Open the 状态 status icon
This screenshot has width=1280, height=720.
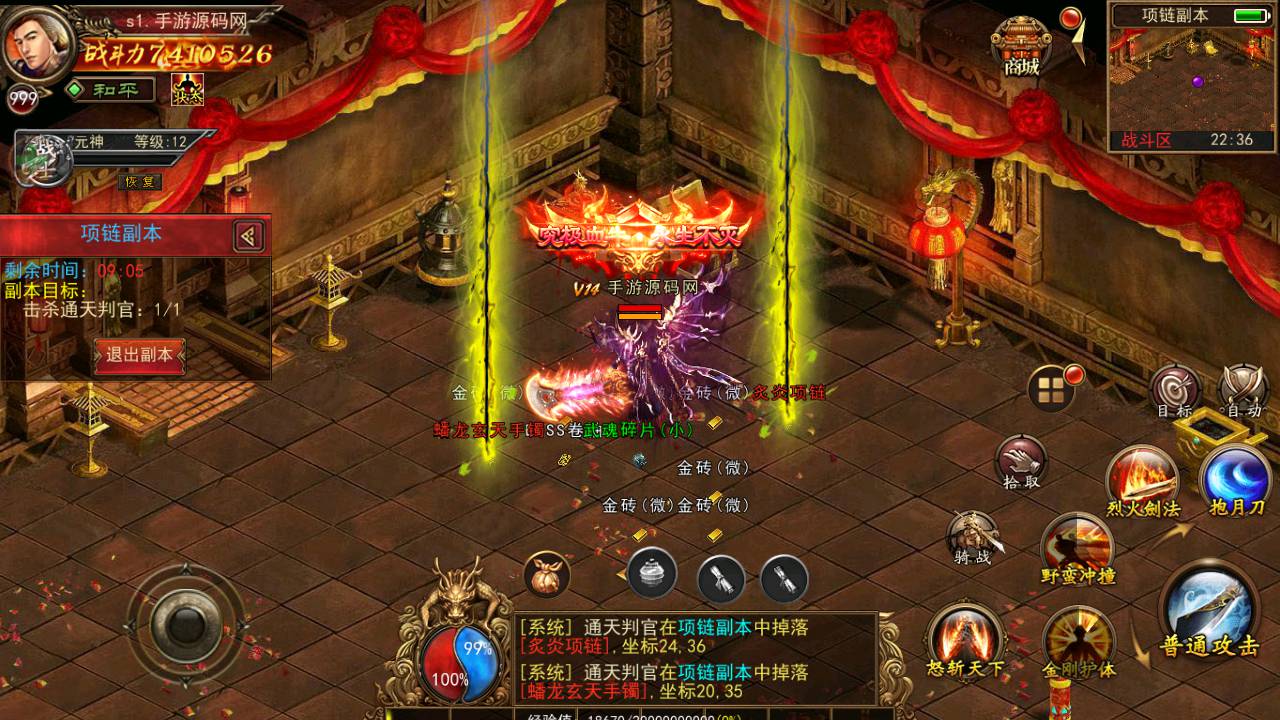[187, 90]
